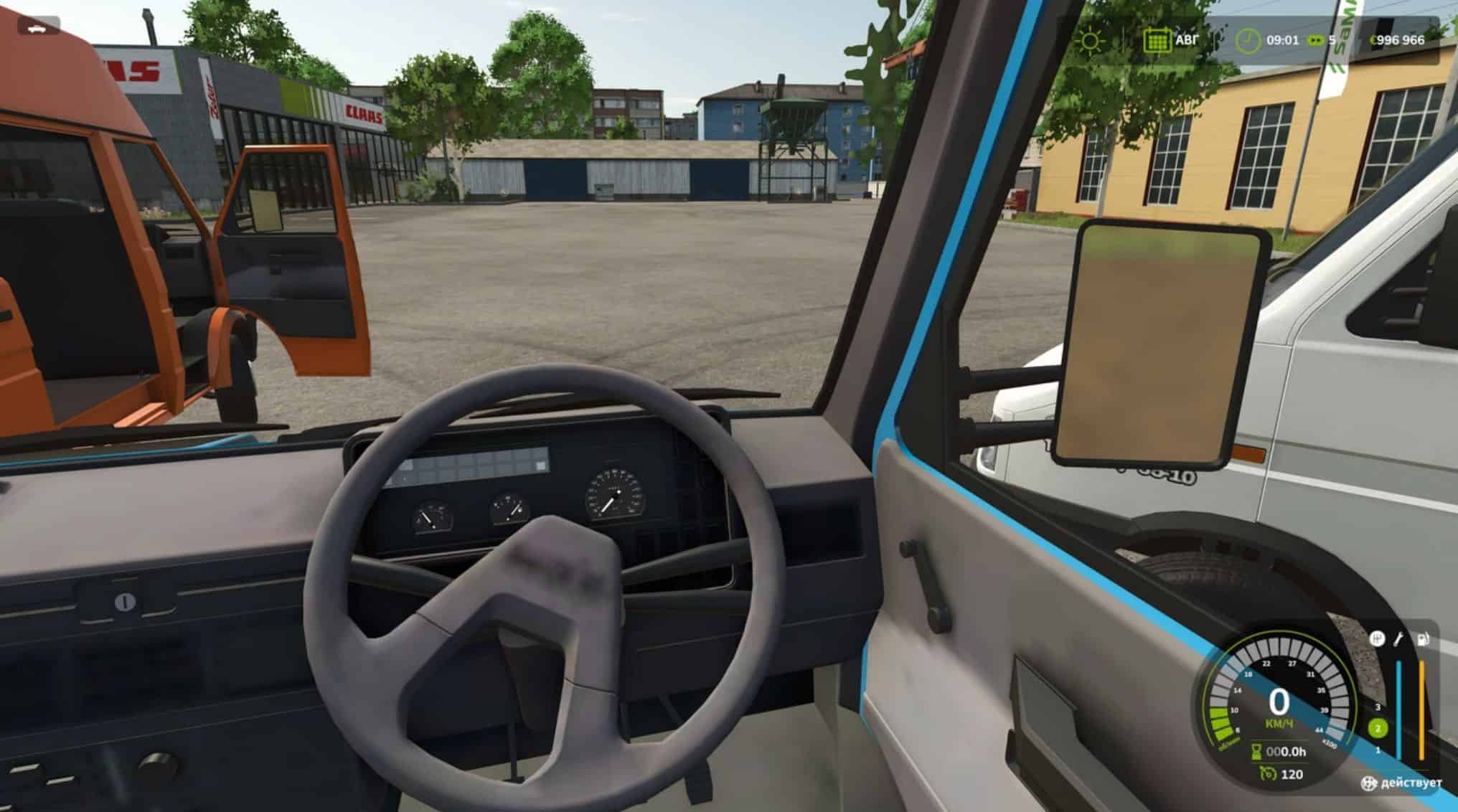This screenshot has height=812, width=1458.
Task: Toggle the differential lock 'действует' icon
Action: pyautogui.click(x=1369, y=783)
